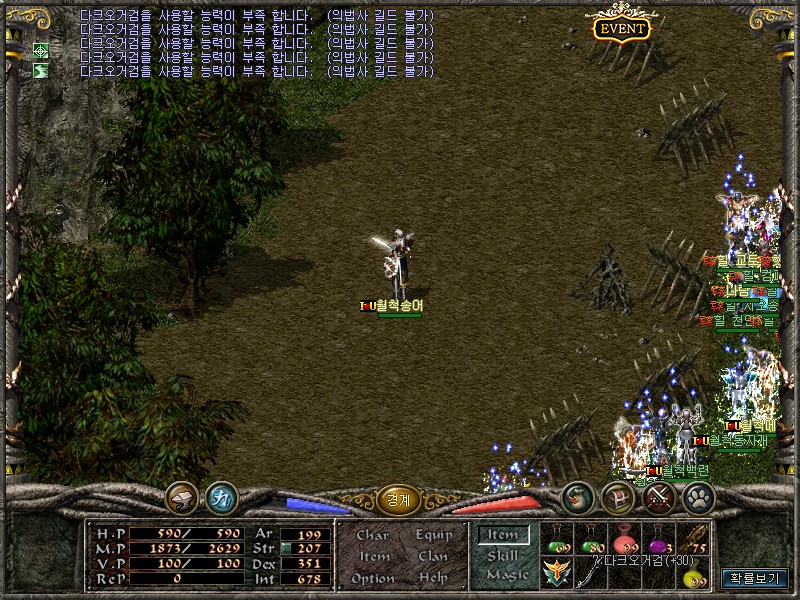Activate the anvil round button

tap(182, 497)
